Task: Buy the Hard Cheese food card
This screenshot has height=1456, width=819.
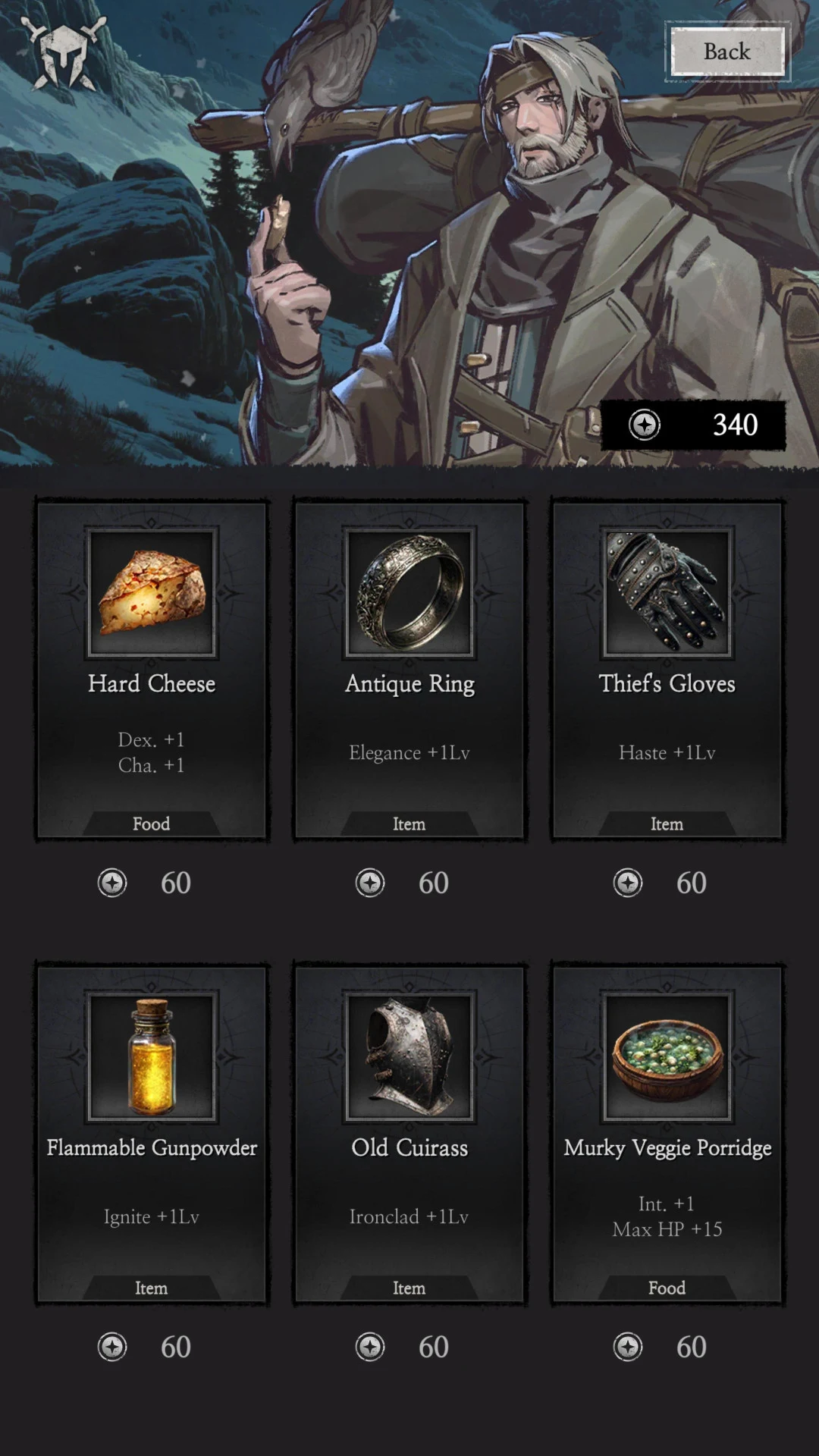Action: [x=152, y=669]
